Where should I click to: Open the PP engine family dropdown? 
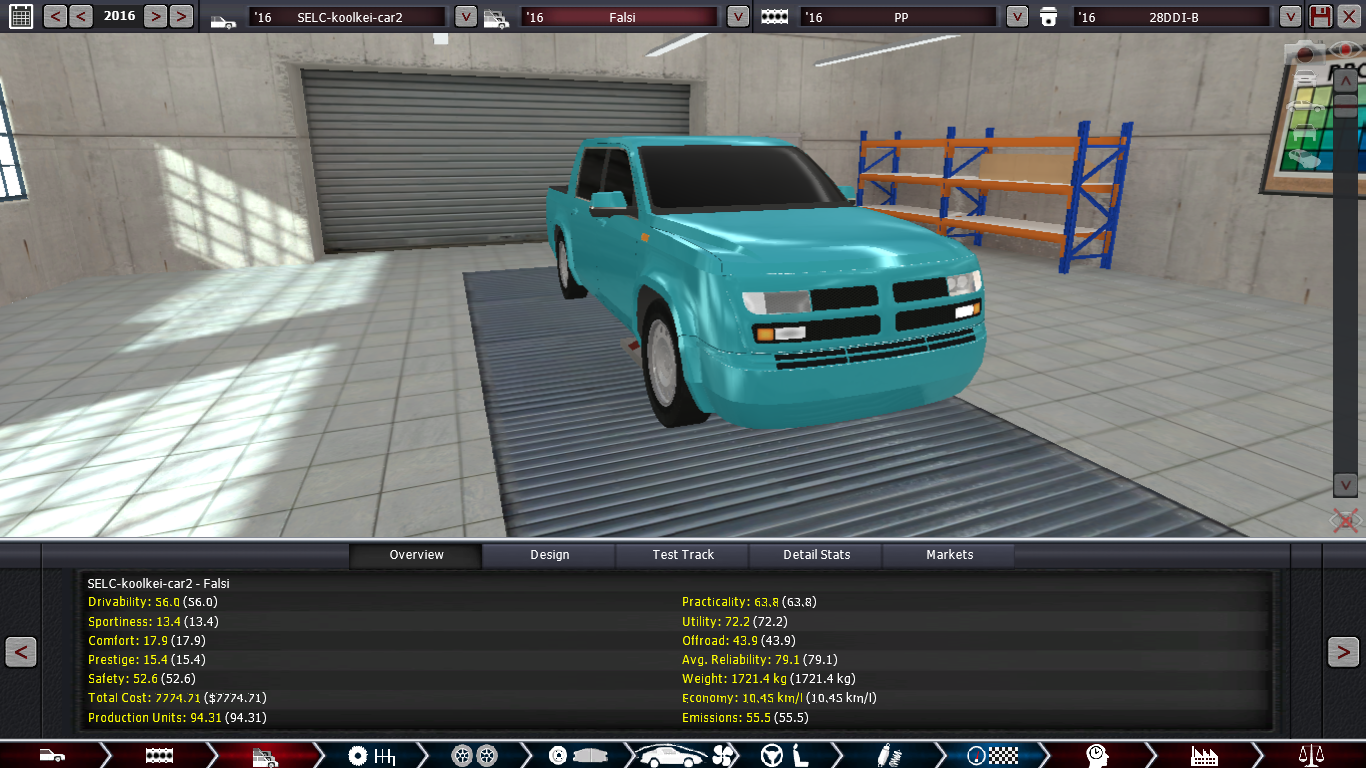[x=1017, y=17]
